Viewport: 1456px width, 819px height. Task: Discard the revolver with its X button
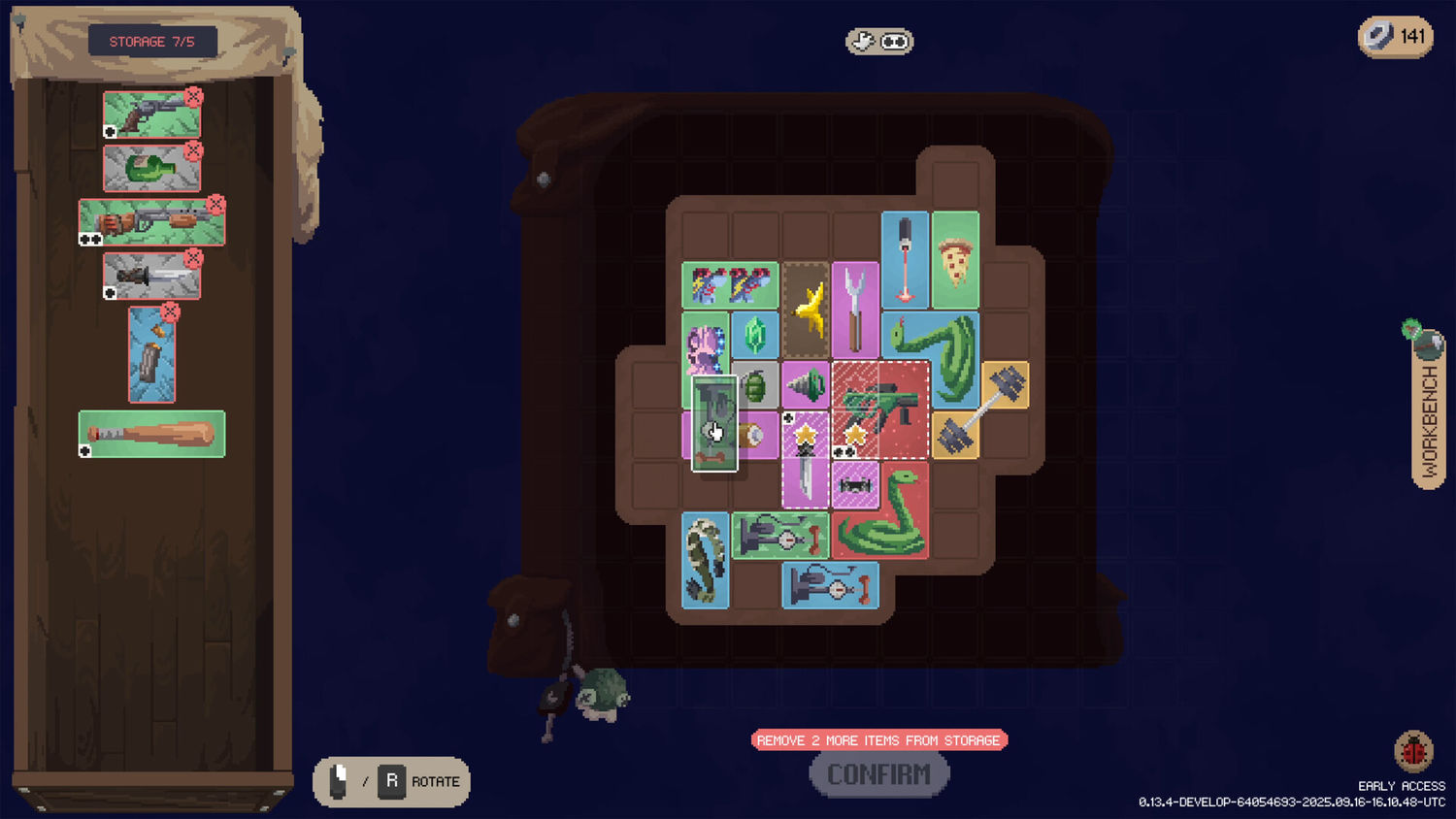point(193,97)
